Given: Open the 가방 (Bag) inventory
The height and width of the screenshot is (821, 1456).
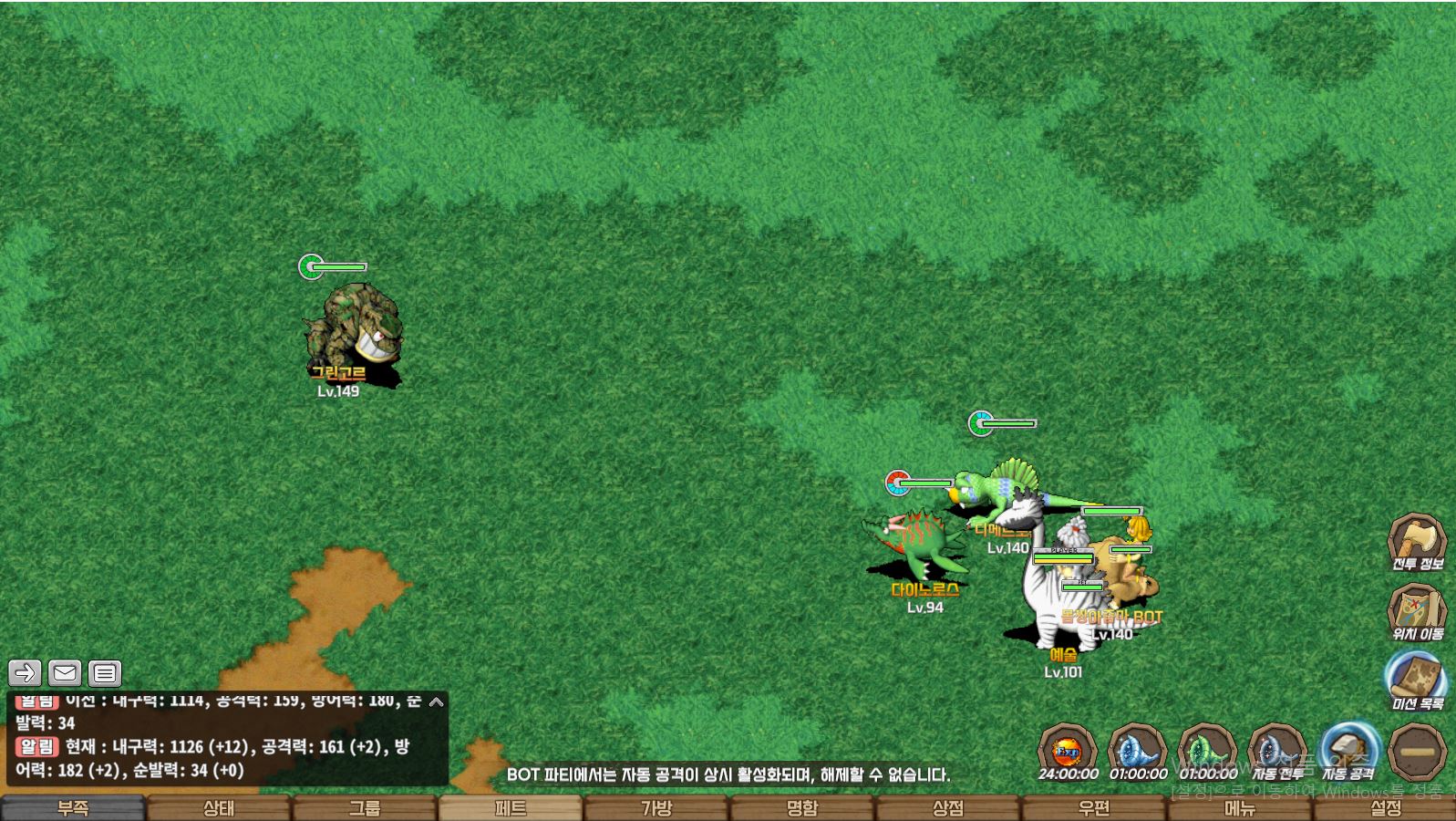Looking at the screenshot, I should click(656, 808).
